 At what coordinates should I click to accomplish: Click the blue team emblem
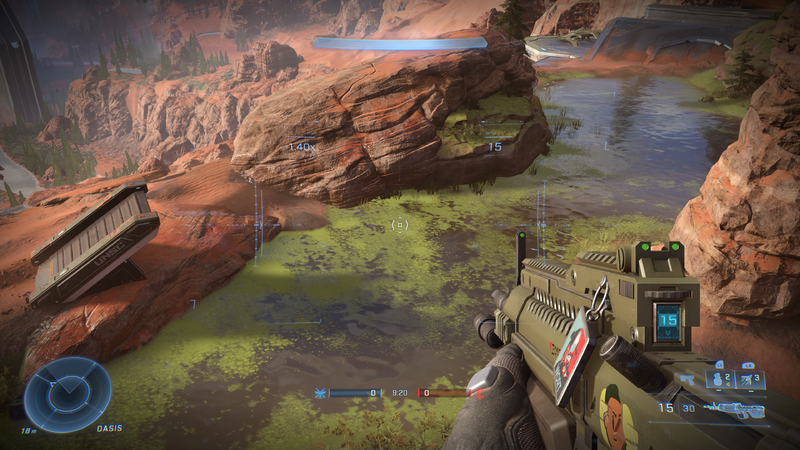tap(320, 393)
